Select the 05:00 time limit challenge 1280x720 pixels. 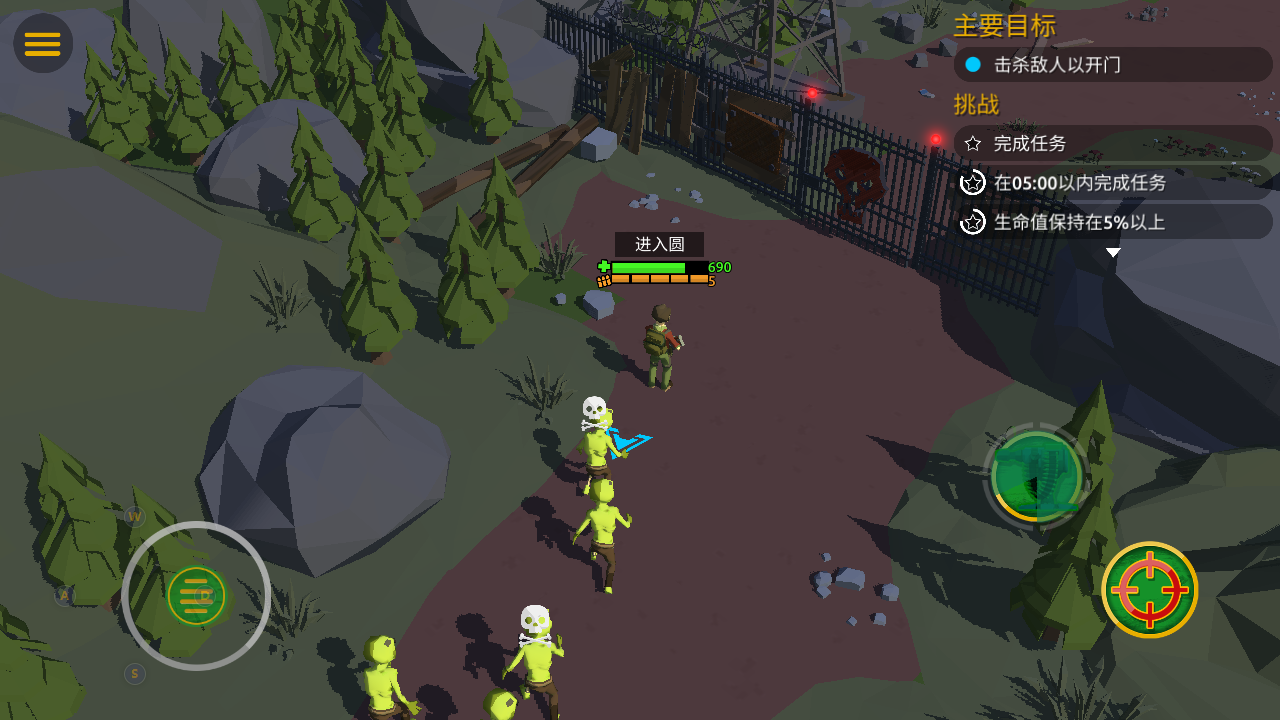click(x=1112, y=183)
